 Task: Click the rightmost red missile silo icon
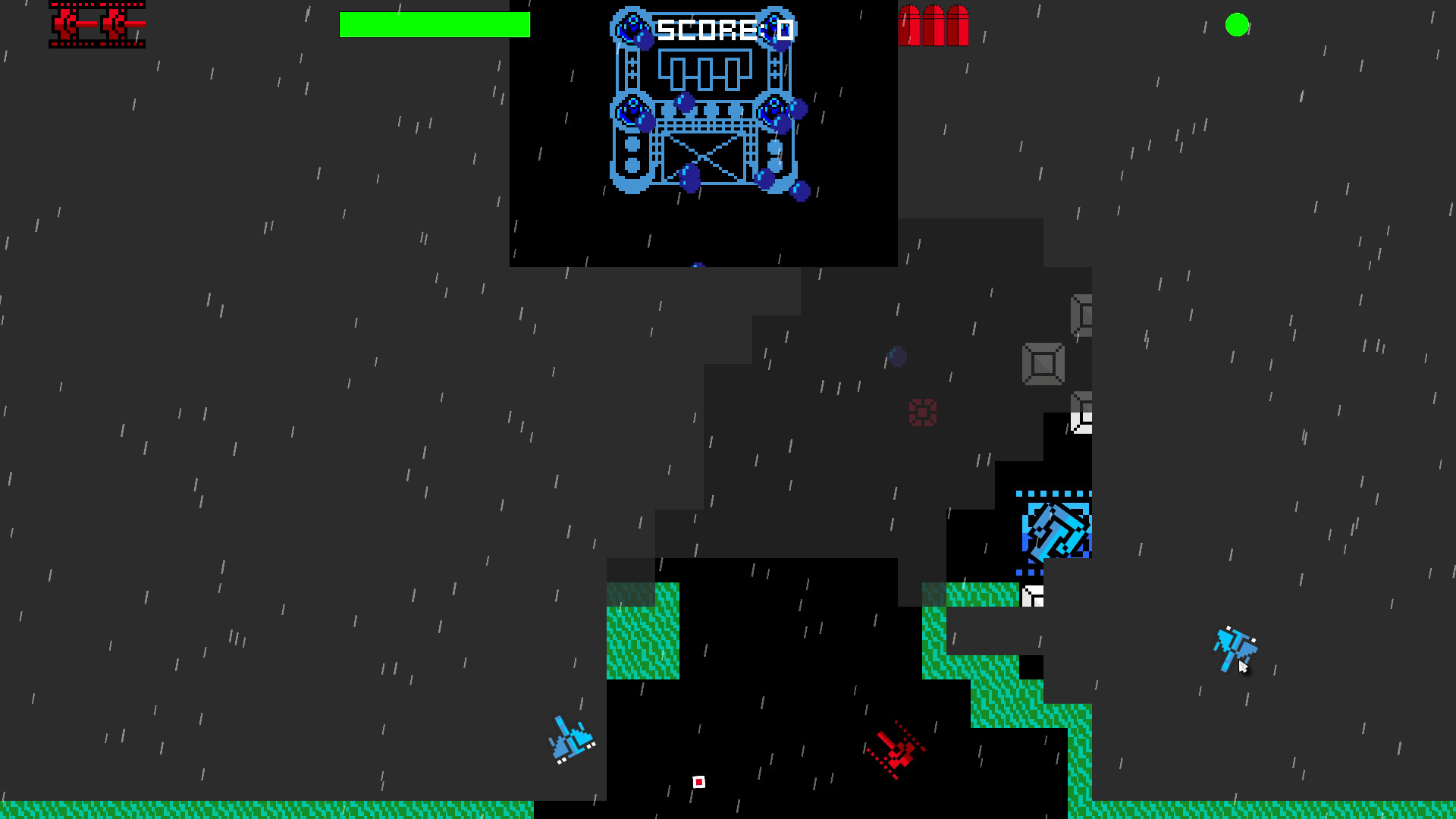(x=958, y=27)
